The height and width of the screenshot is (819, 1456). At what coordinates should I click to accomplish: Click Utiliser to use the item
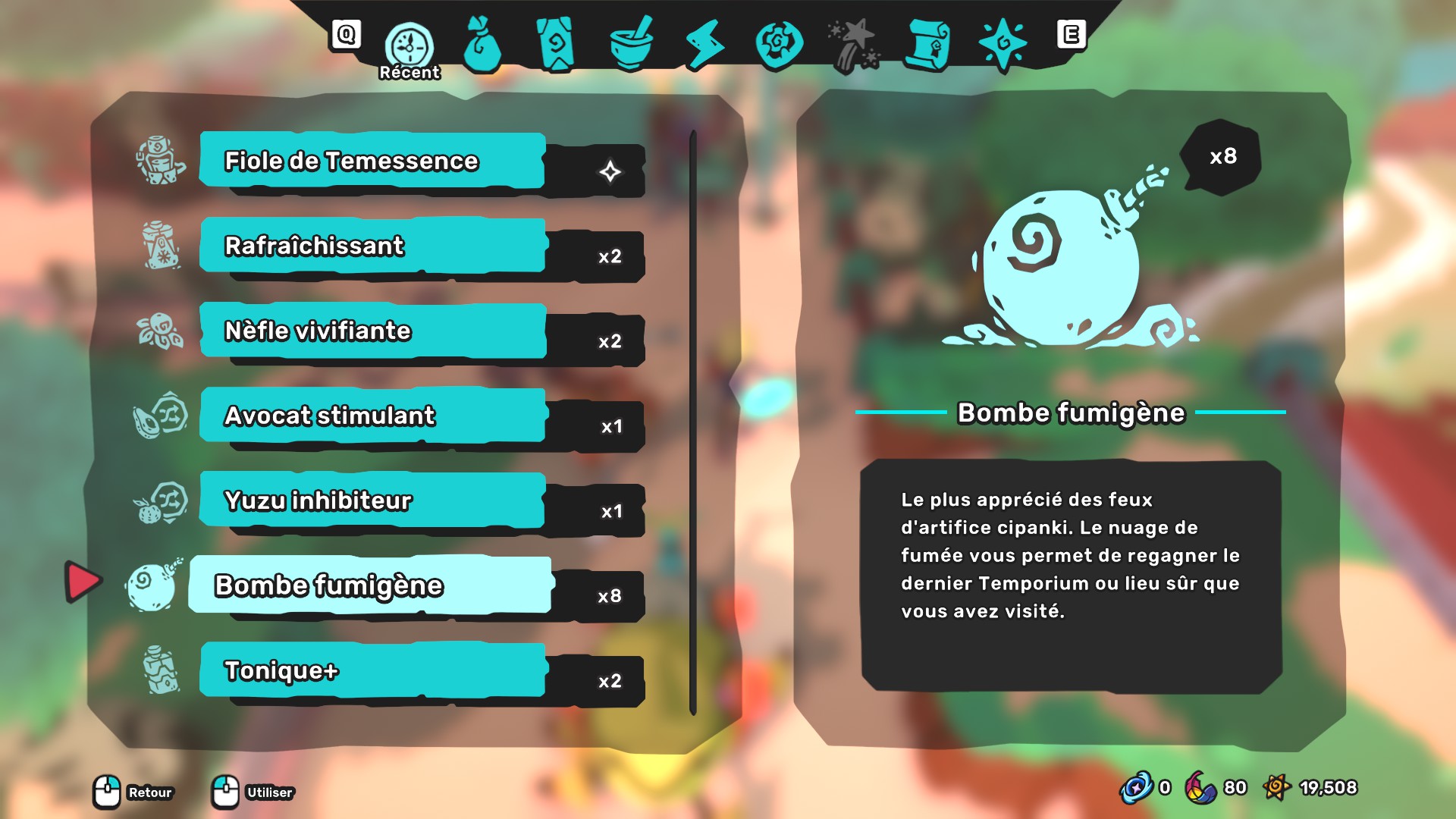[x=253, y=792]
